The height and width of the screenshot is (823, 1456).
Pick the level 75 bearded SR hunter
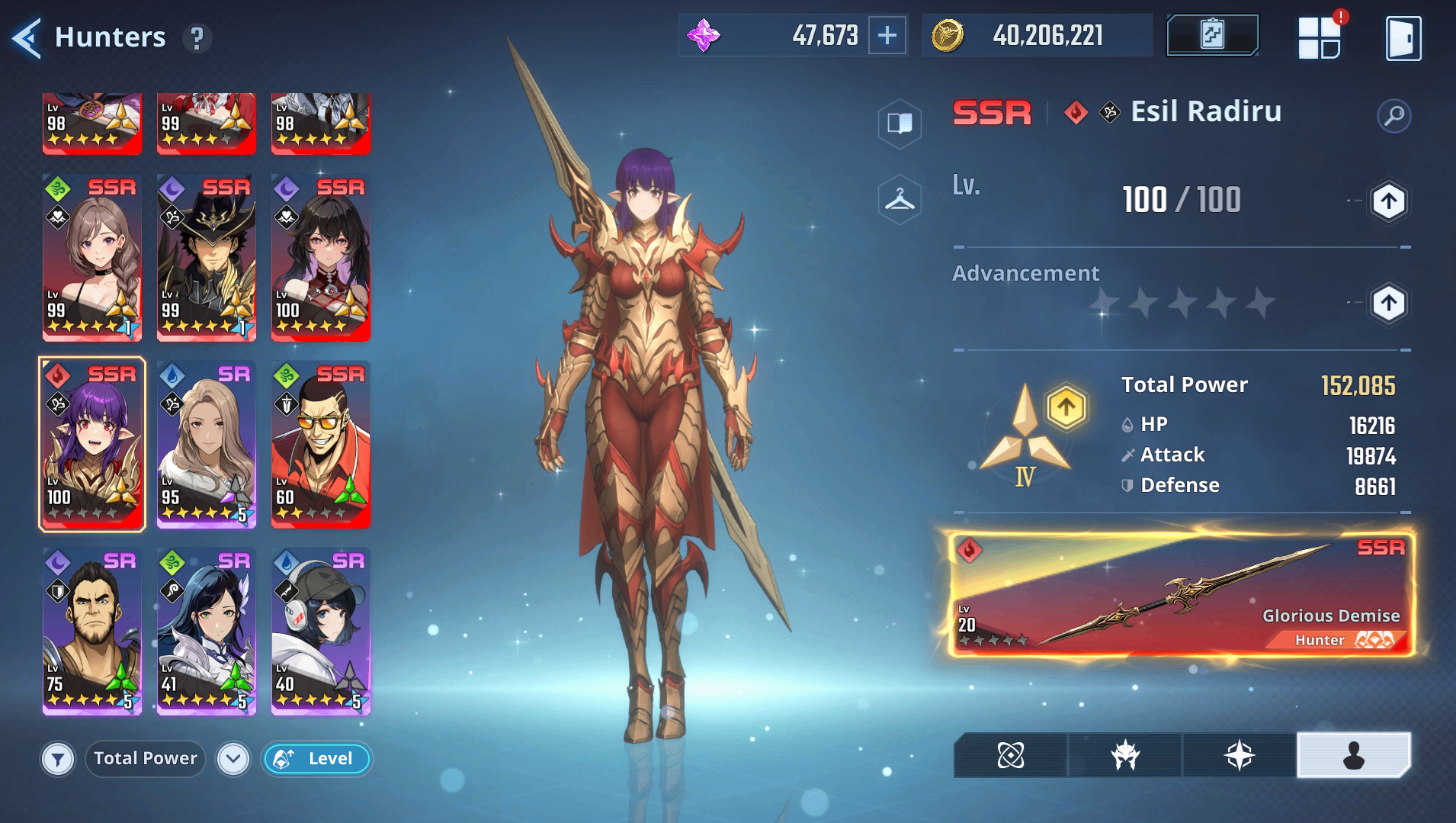coord(91,631)
